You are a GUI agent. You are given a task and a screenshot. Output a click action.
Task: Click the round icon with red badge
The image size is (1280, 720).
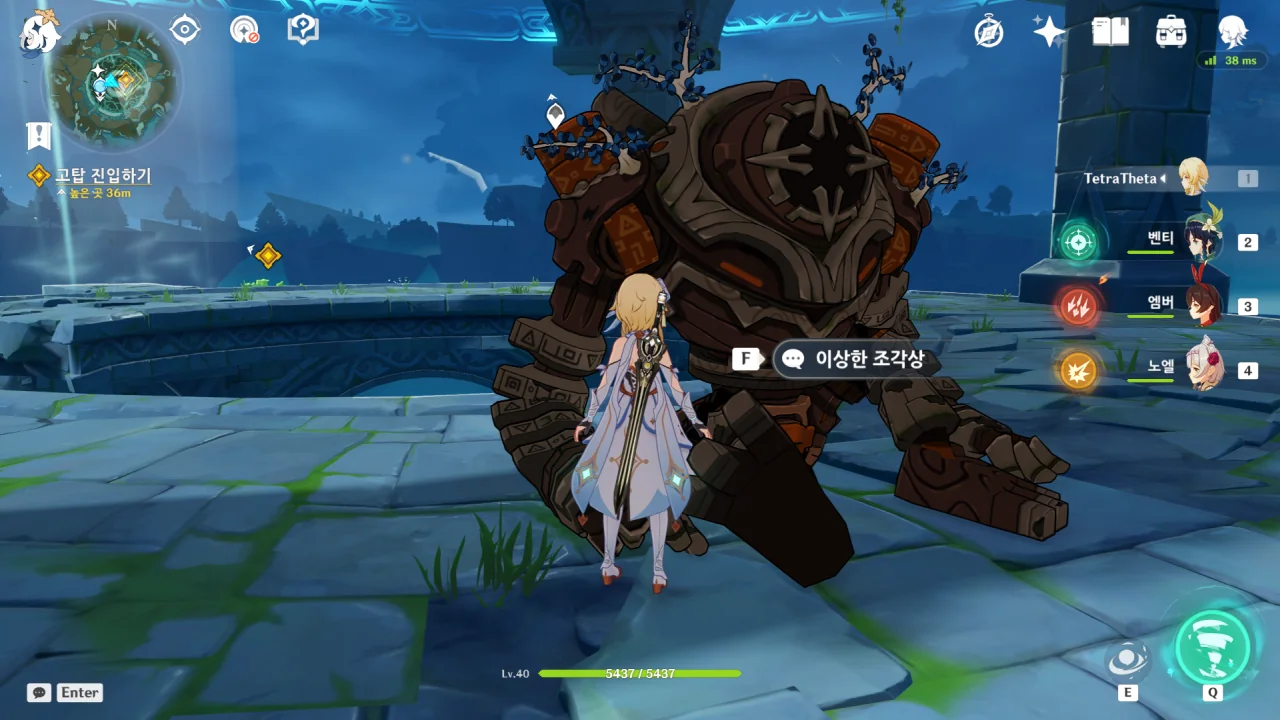point(244,29)
